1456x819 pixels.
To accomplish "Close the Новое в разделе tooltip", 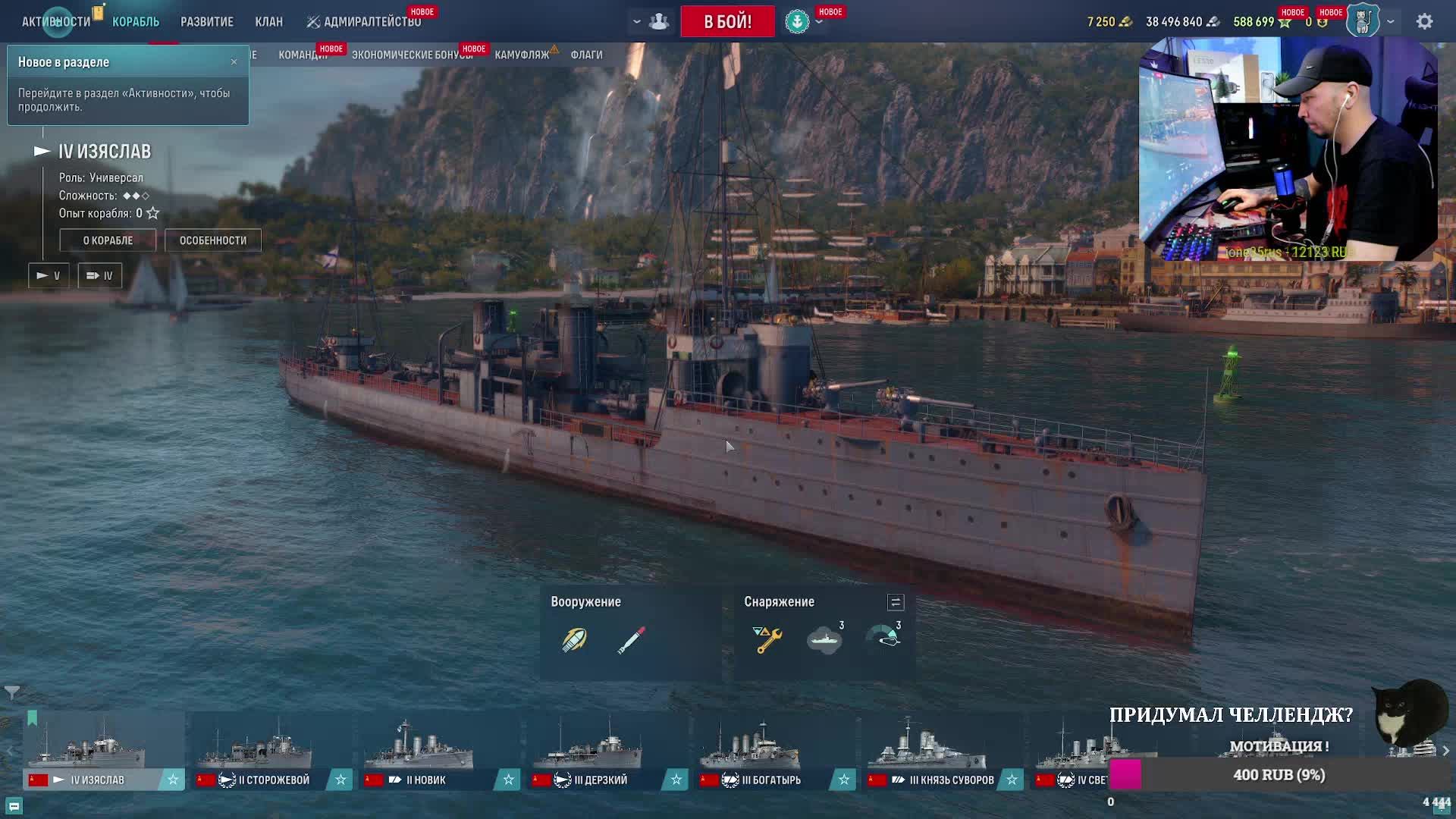I will click(x=234, y=61).
